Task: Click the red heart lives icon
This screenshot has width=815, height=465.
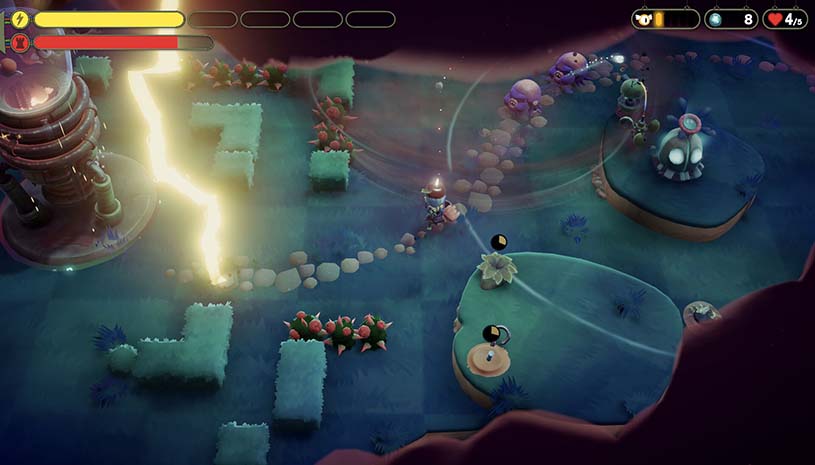Action: (774, 19)
